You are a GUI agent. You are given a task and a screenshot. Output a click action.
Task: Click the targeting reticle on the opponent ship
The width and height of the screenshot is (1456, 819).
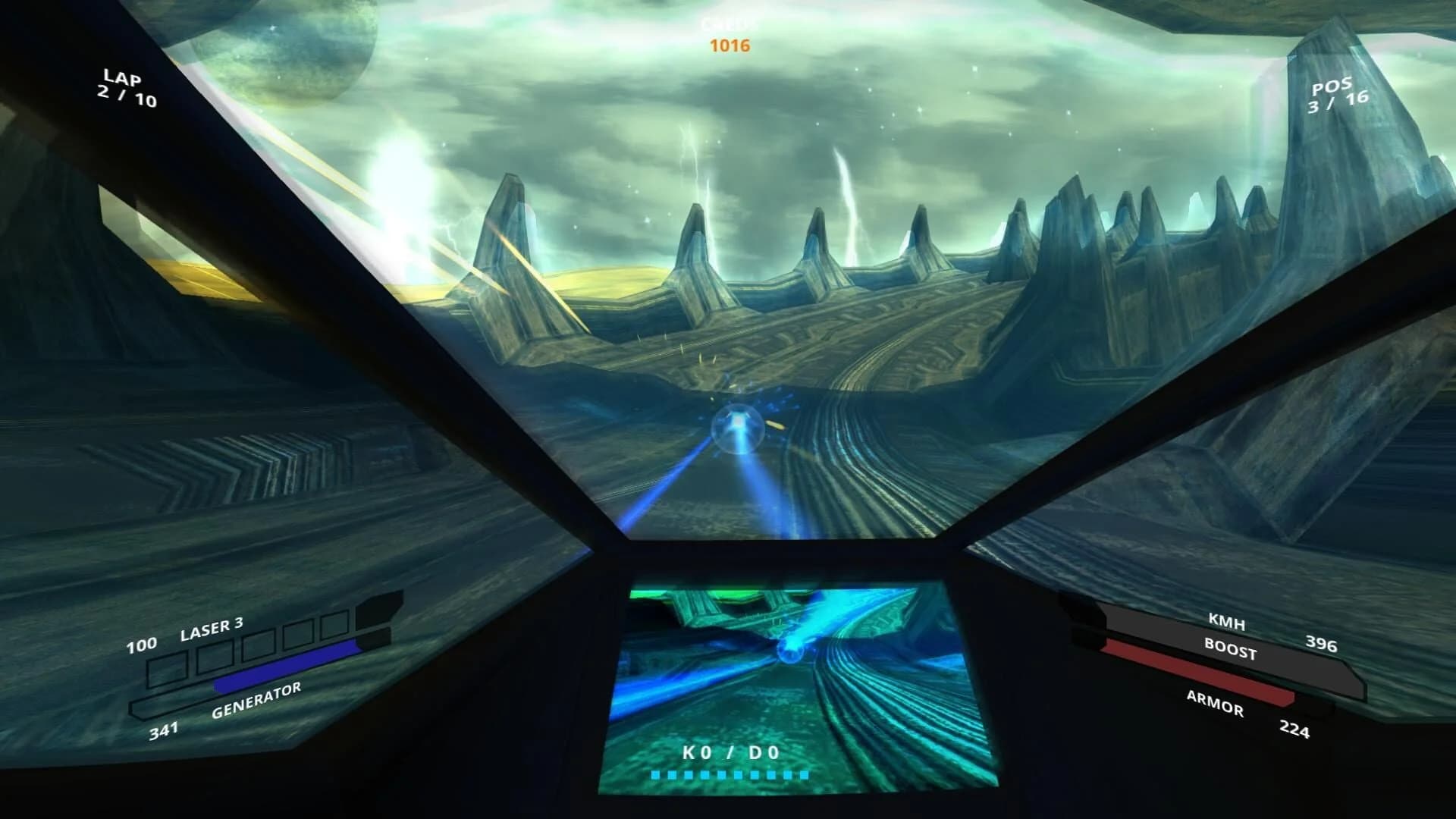(739, 427)
